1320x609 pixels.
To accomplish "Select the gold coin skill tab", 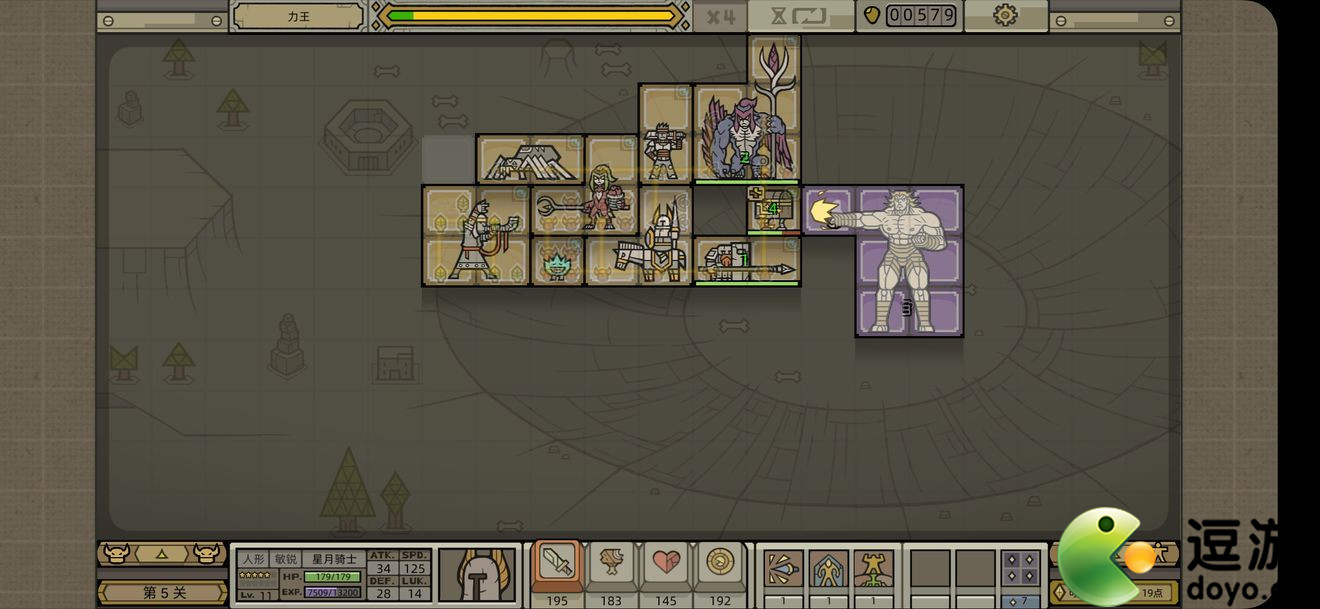I will (x=720, y=565).
